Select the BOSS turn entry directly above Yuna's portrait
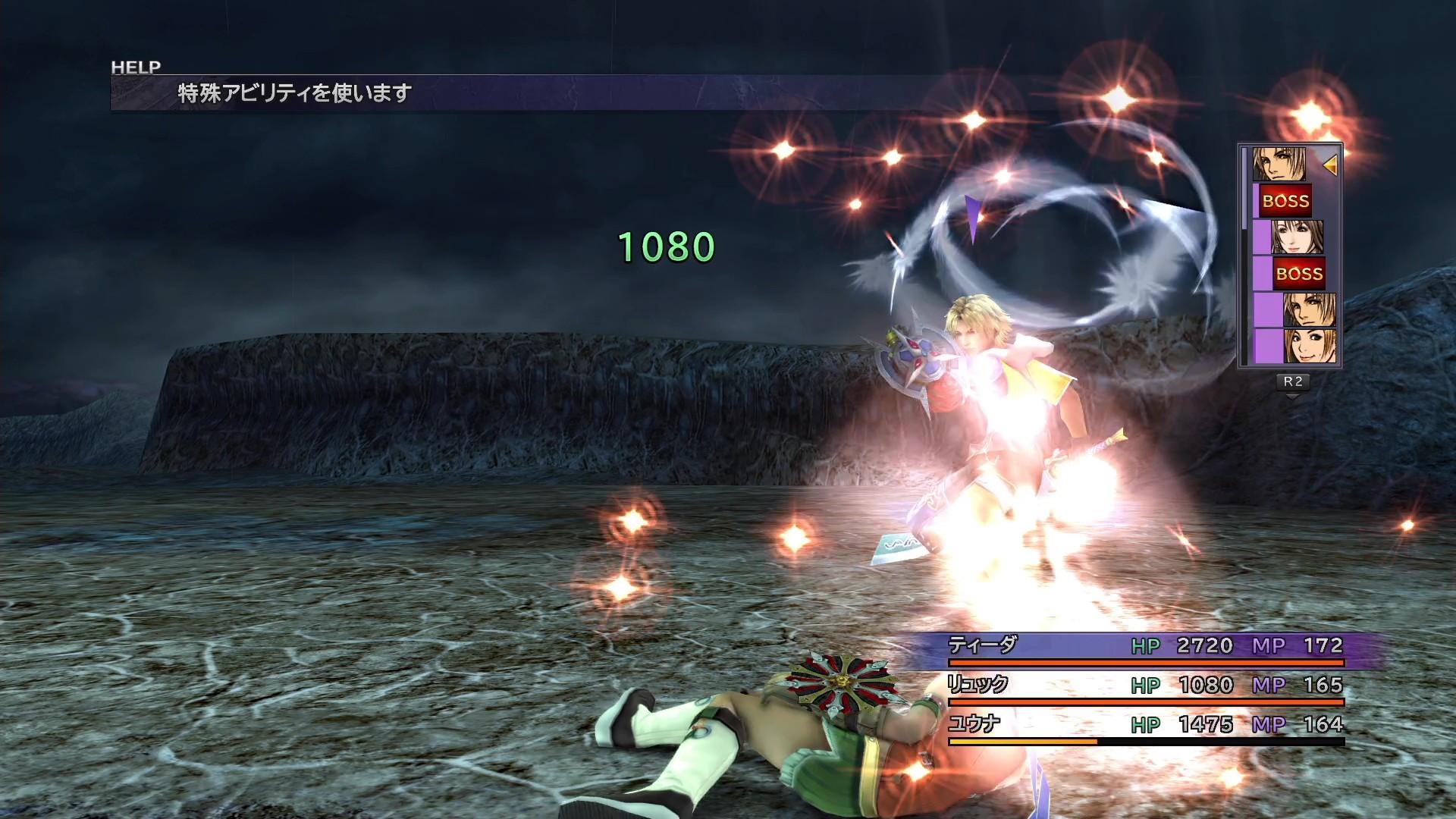 pyautogui.click(x=1285, y=201)
